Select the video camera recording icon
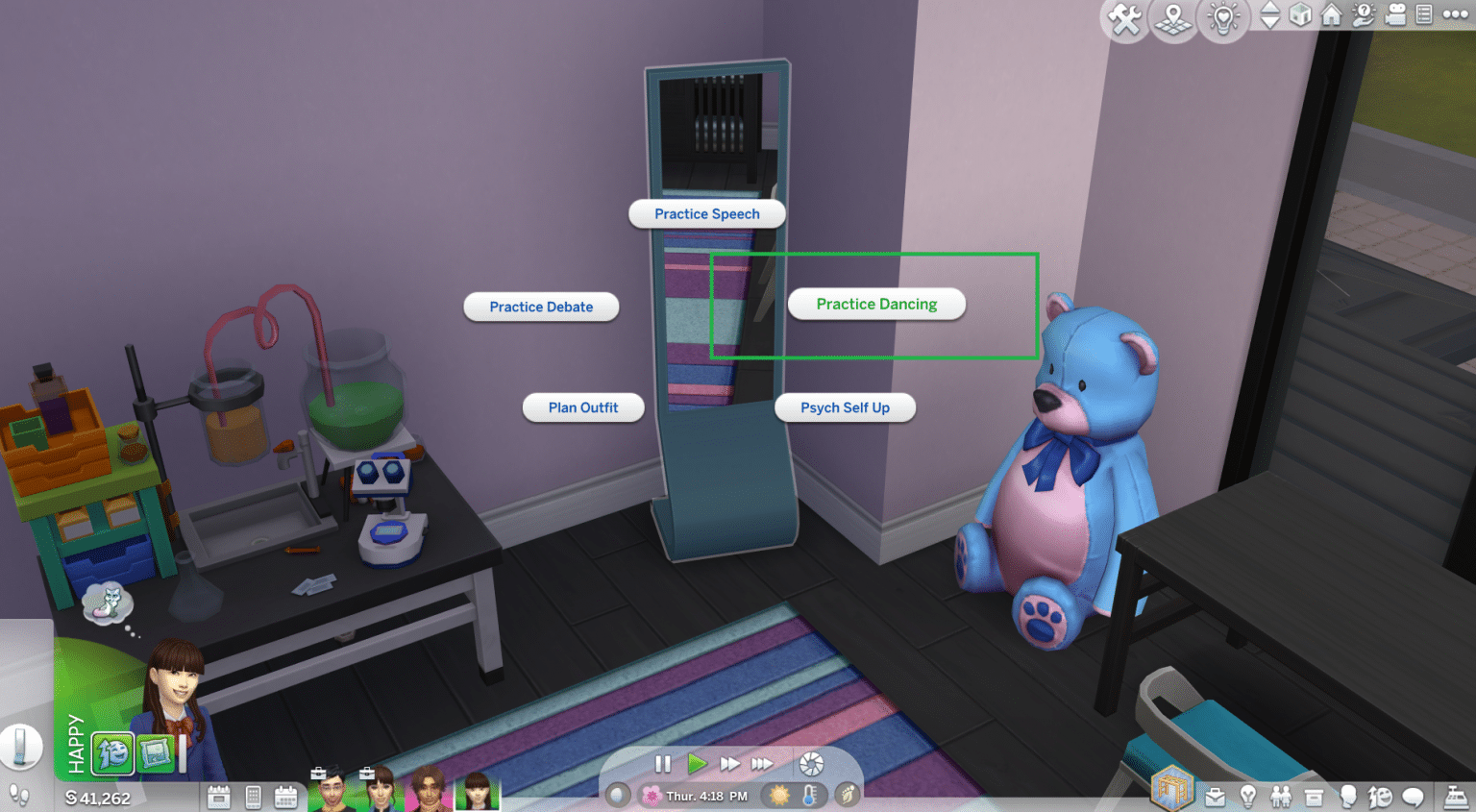 pyautogui.click(x=1394, y=16)
